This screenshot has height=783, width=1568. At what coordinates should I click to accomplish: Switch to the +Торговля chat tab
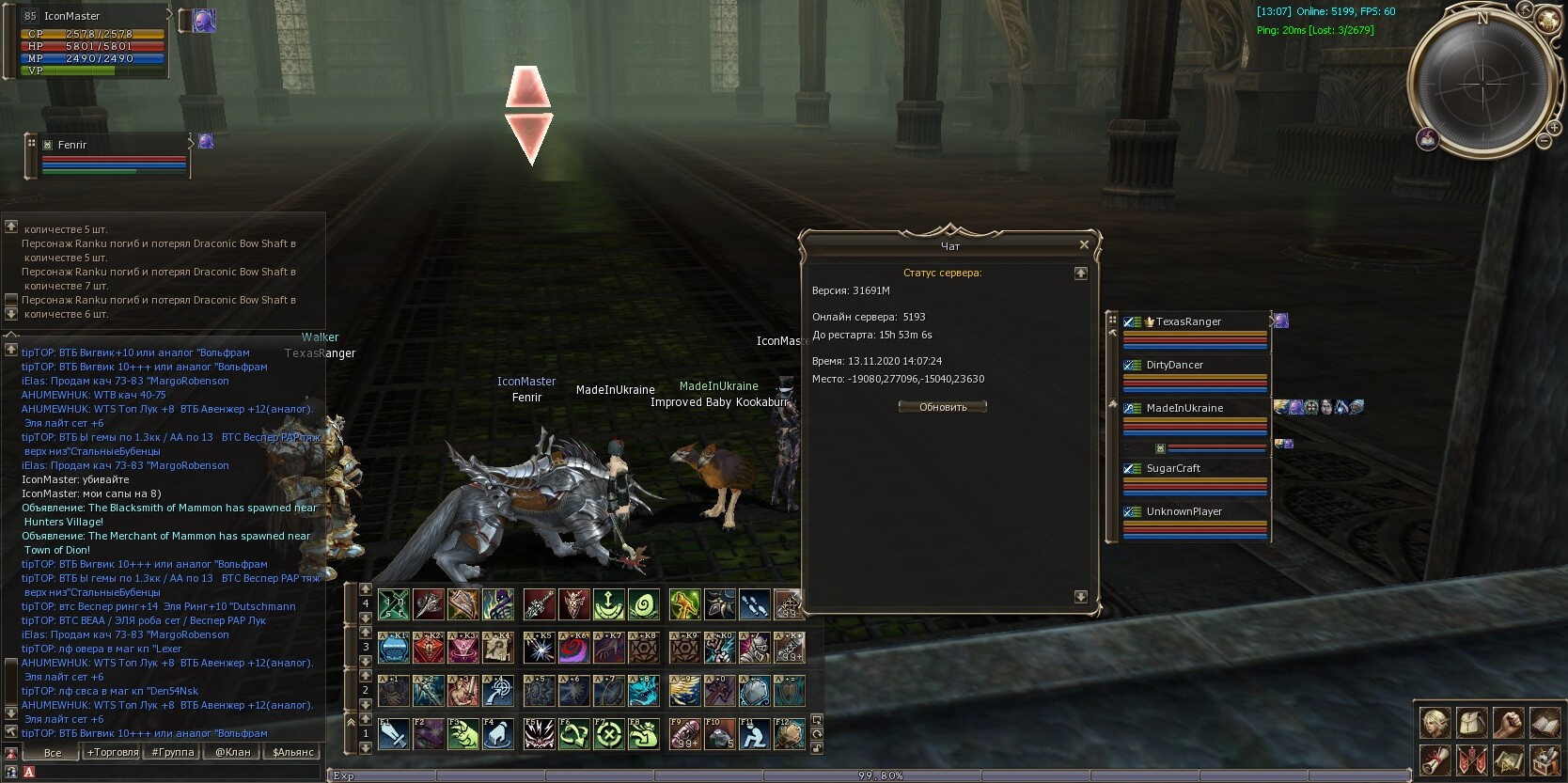point(113,752)
